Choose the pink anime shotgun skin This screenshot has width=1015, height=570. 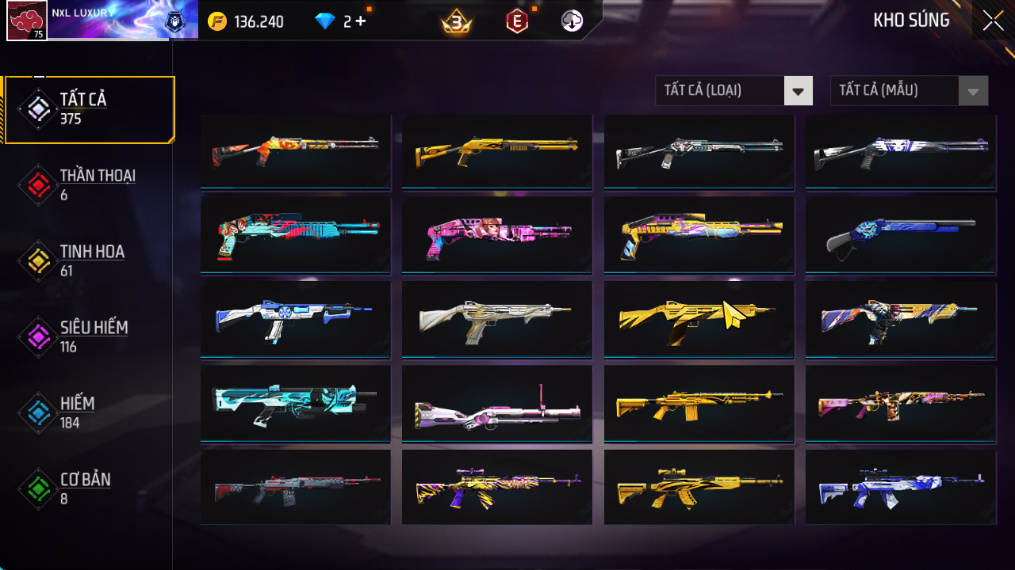[x=497, y=235]
